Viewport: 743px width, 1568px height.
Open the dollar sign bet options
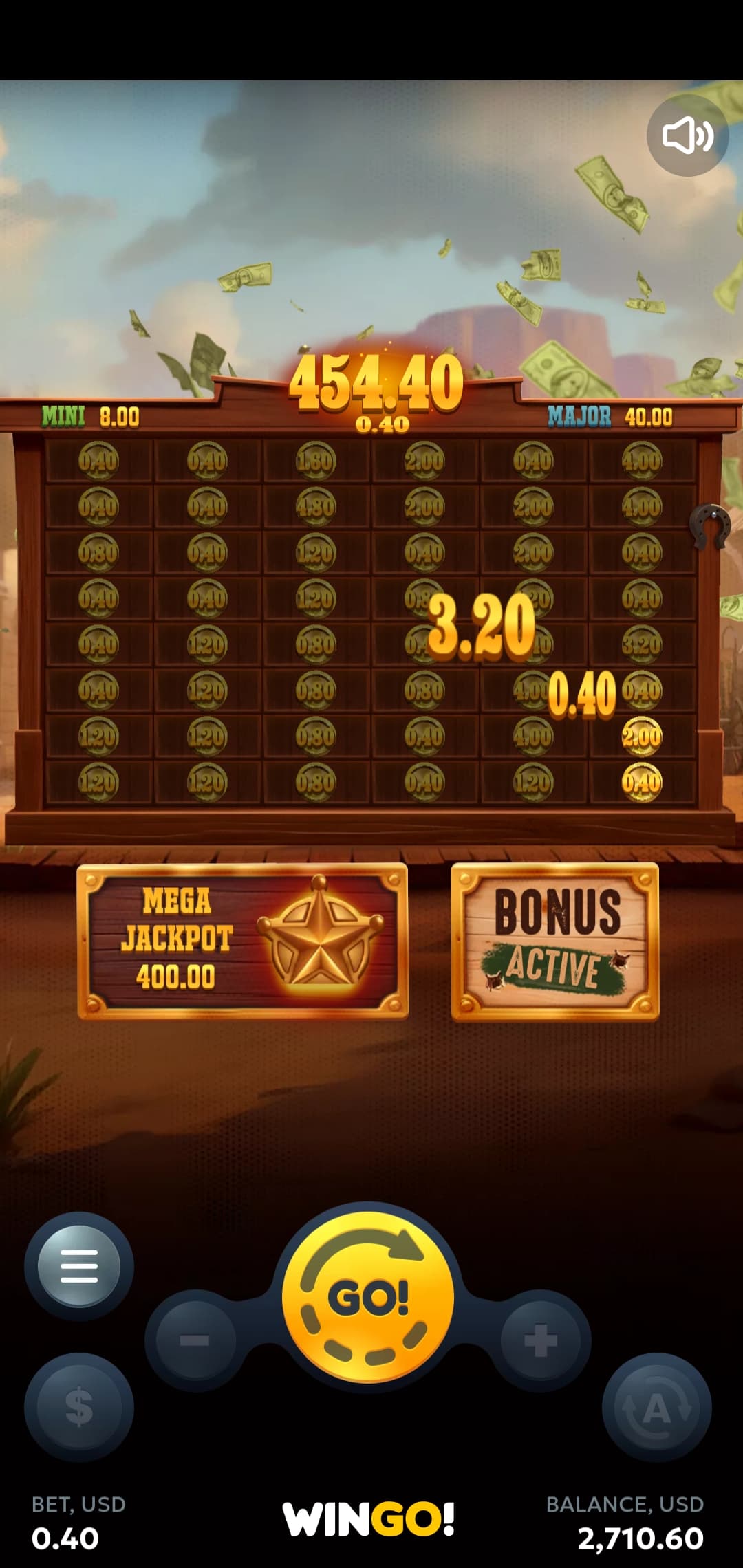click(79, 1406)
